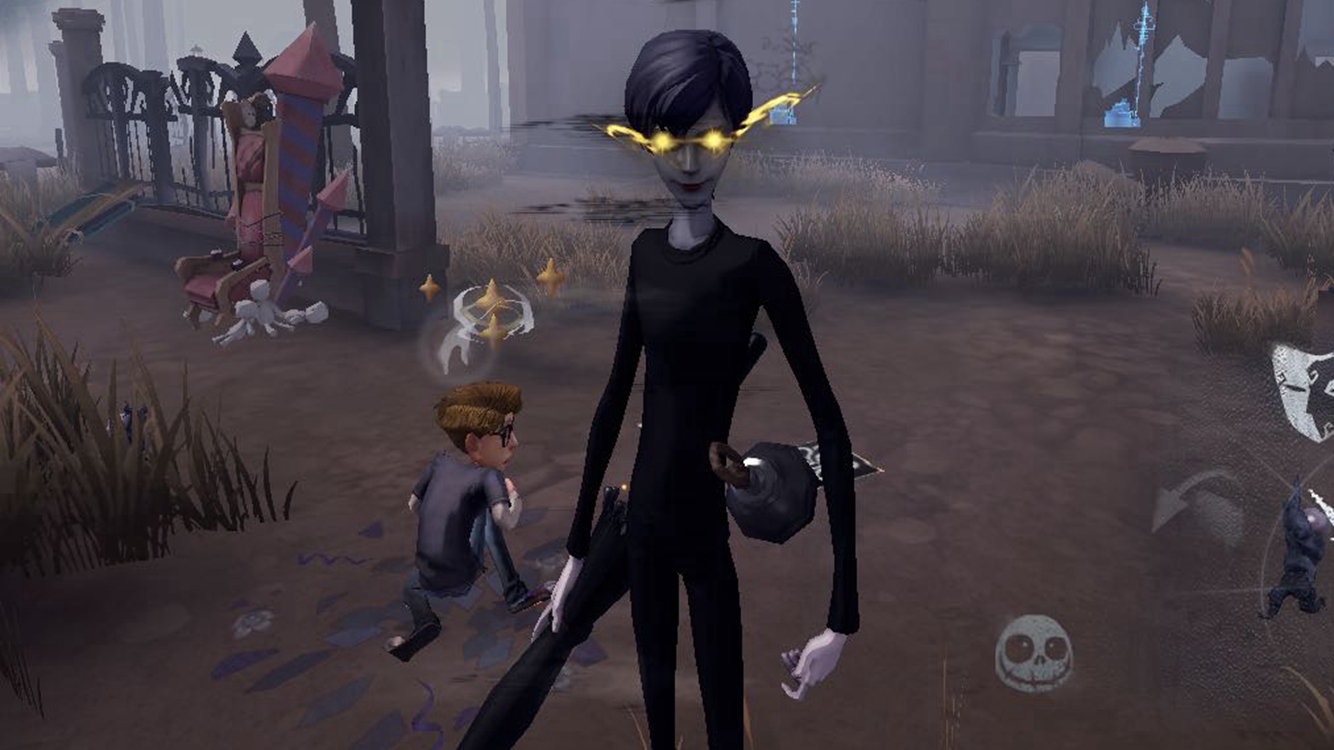
Task: Tap the grinning skull emote icon
Action: [1033, 653]
